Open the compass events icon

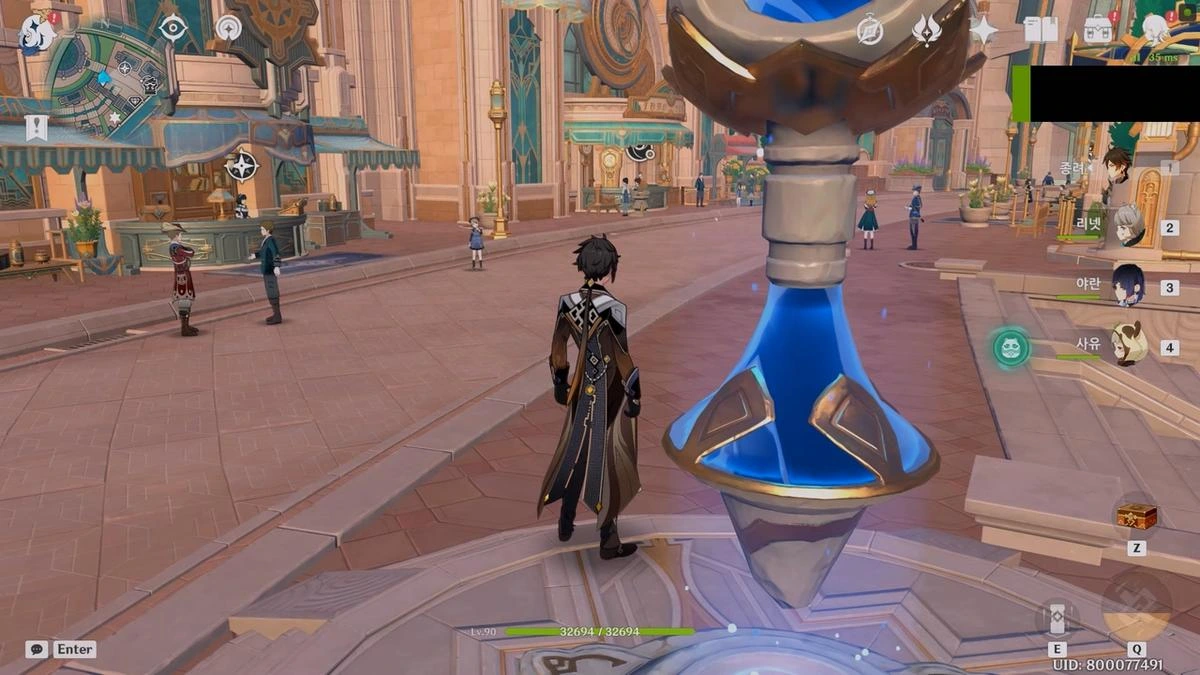tap(870, 29)
